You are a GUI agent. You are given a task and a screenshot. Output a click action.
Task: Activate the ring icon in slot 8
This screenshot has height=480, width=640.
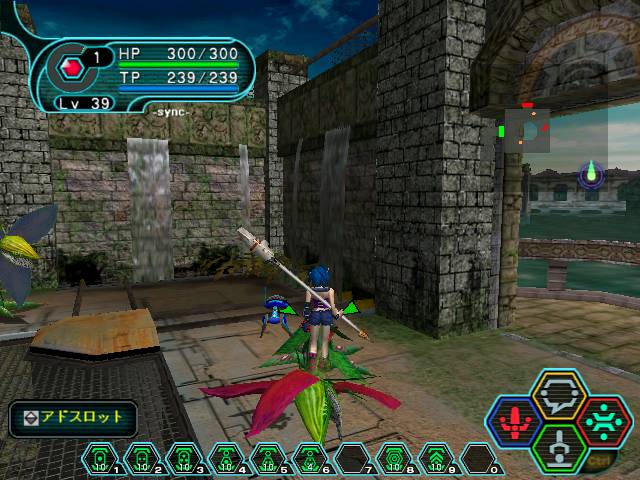pos(395,461)
